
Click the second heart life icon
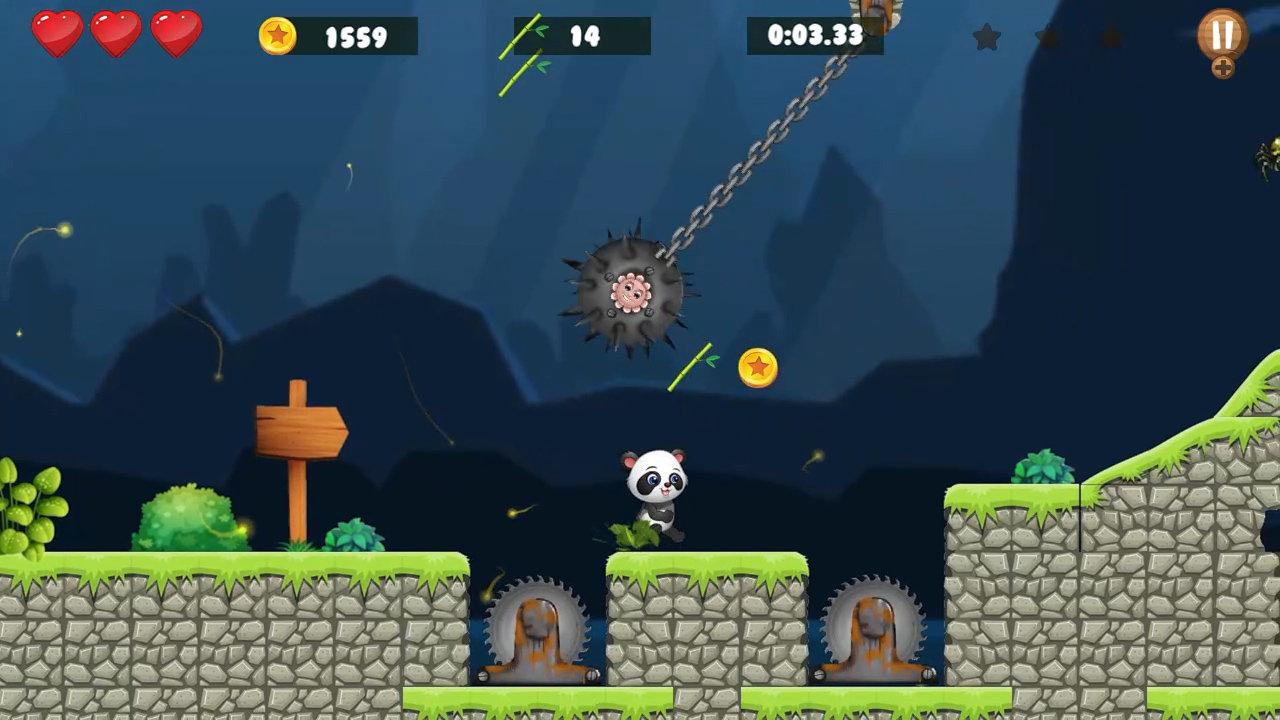[x=116, y=33]
